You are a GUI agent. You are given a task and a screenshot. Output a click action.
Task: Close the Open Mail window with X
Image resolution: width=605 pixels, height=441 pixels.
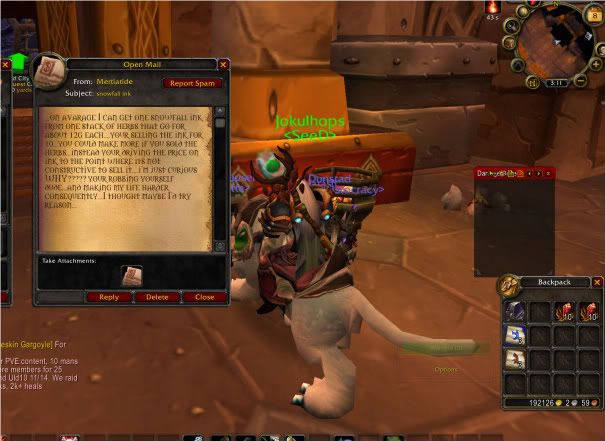(x=223, y=64)
